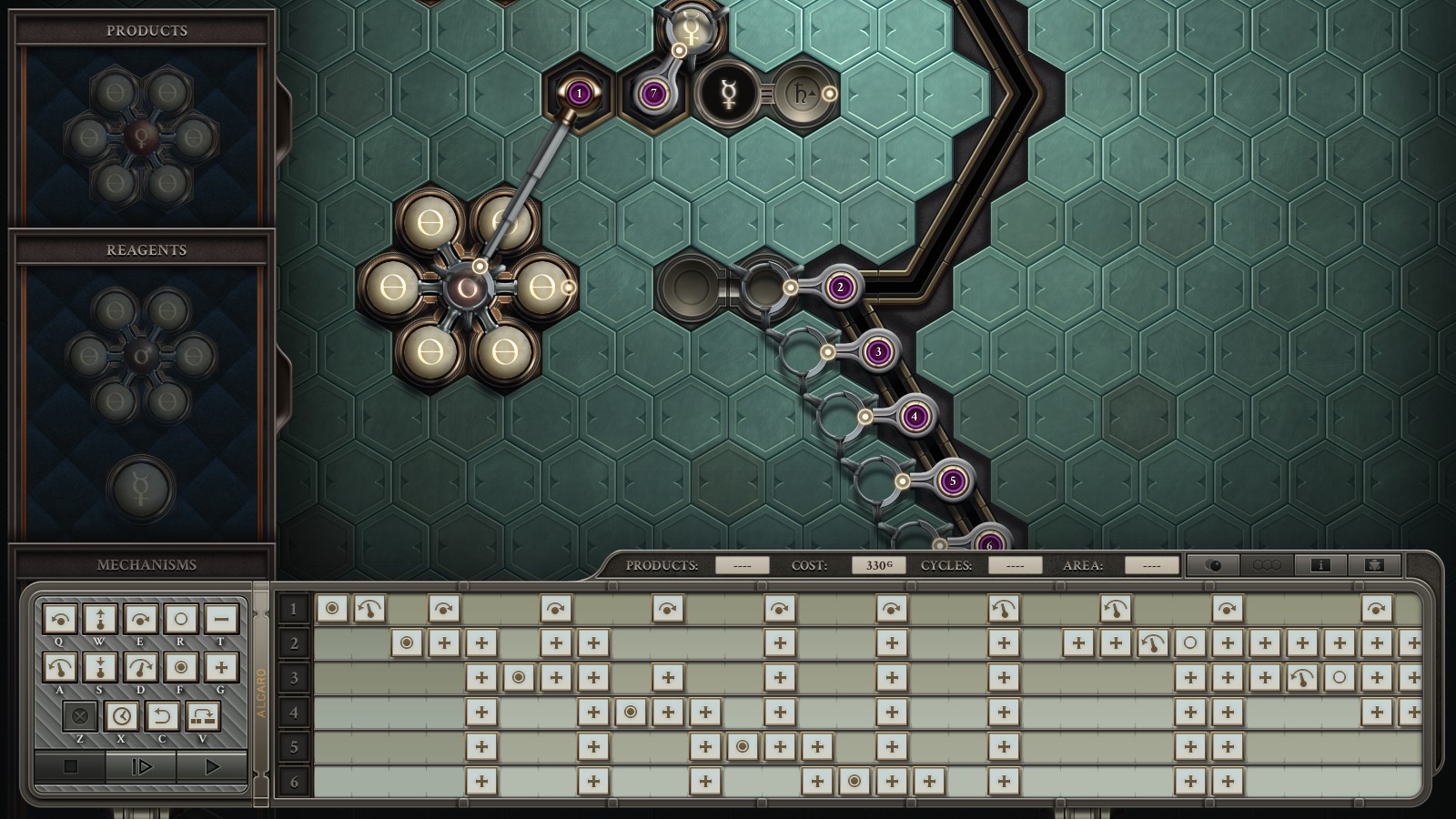Select the retract piston instruction
This screenshot has height=819, width=1456.
pos(100,667)
